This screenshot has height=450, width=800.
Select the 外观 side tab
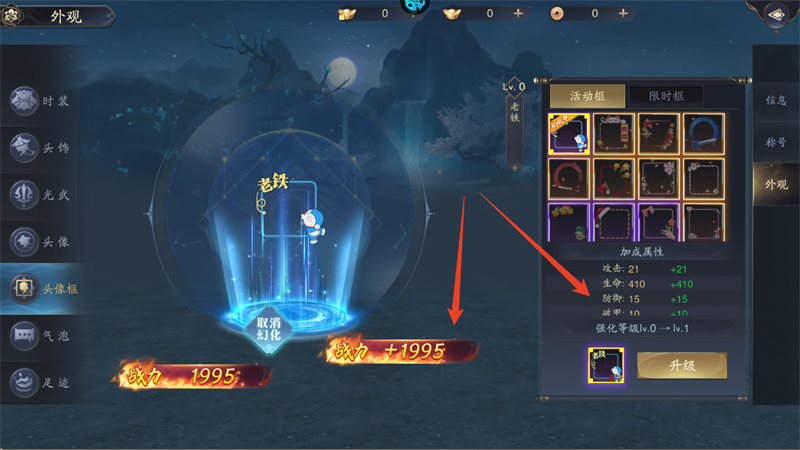pos(775,184)
